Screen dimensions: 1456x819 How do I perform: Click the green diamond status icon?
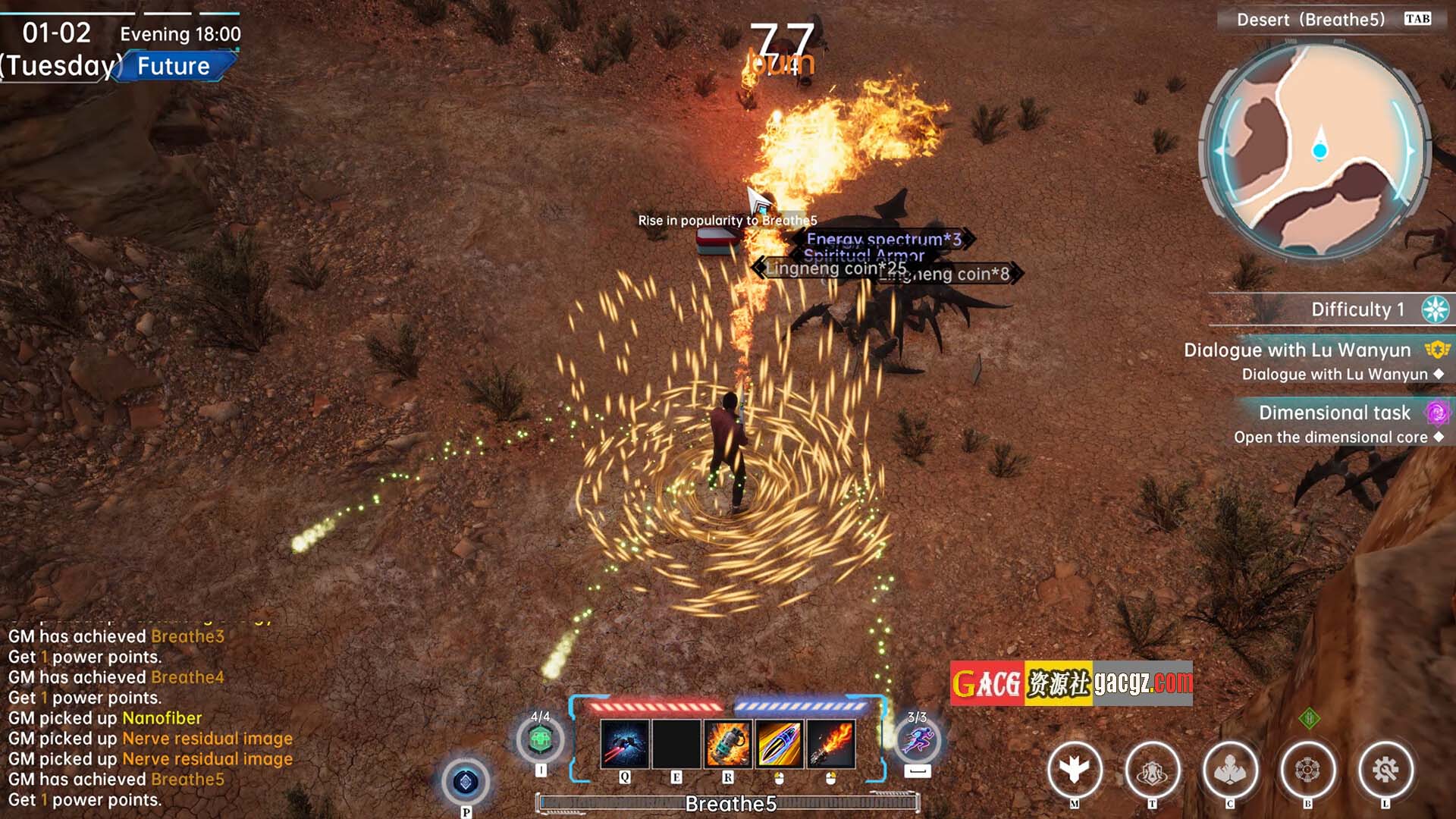click(x=1309, y=718)
